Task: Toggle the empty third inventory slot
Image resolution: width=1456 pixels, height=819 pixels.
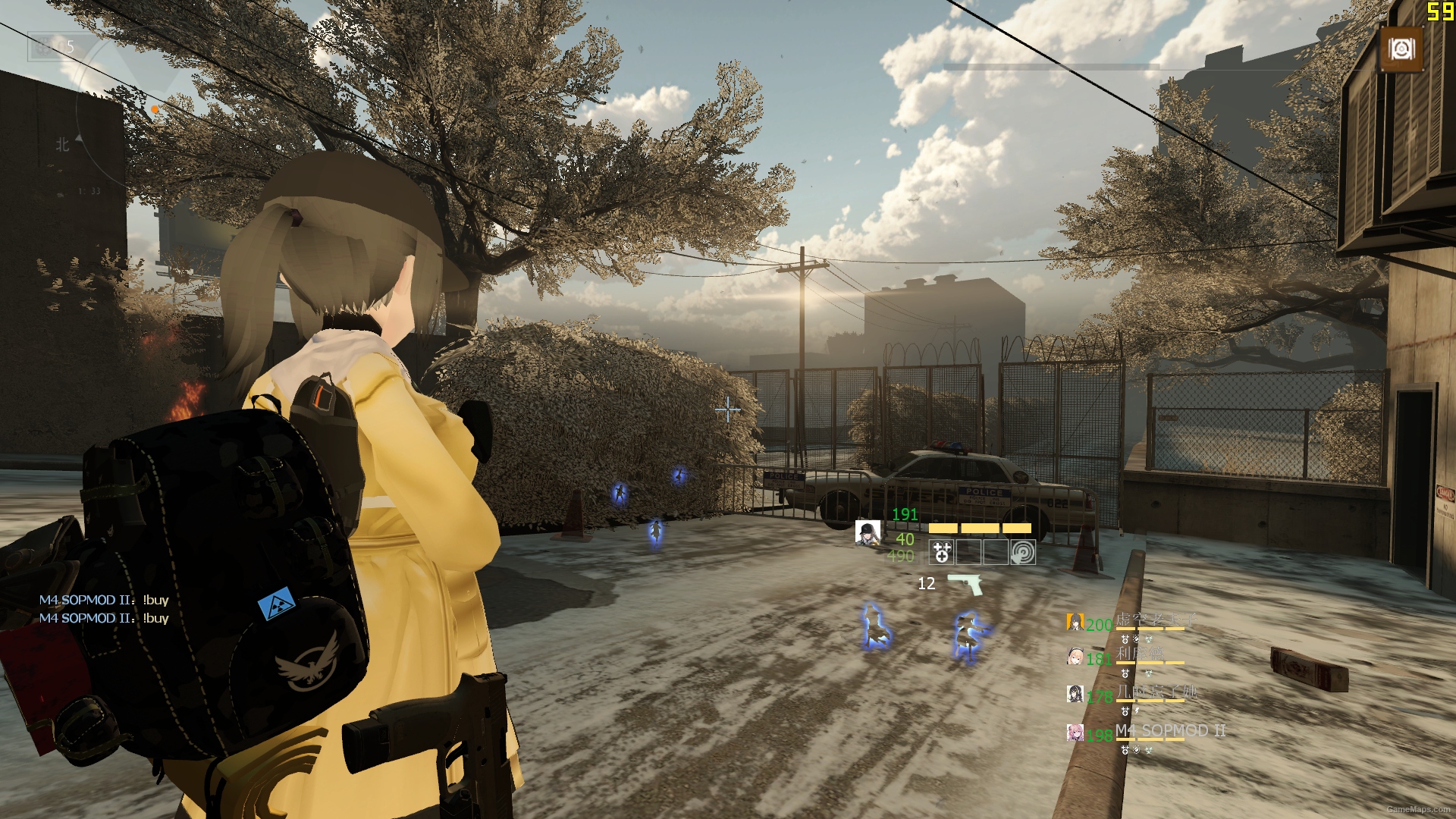Action: 995,552
